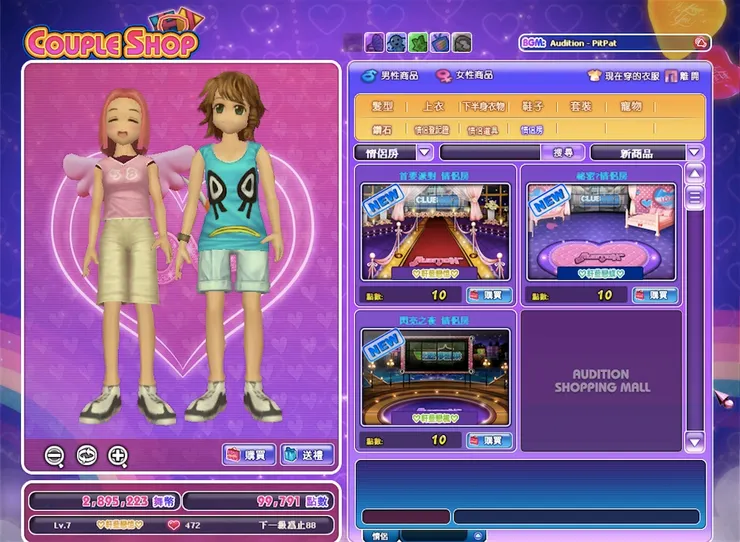Image resolution: width=740 pixels, height=542 pixels.
Task: Browse the 寵物 (pets) category
Action: click(630, 105)
